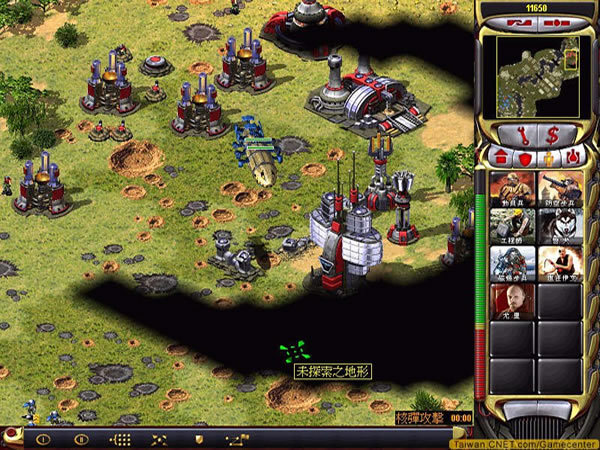Queue a Crazy Ivan unit
Viewport: 600px width, 450px height.
(559, 264)
